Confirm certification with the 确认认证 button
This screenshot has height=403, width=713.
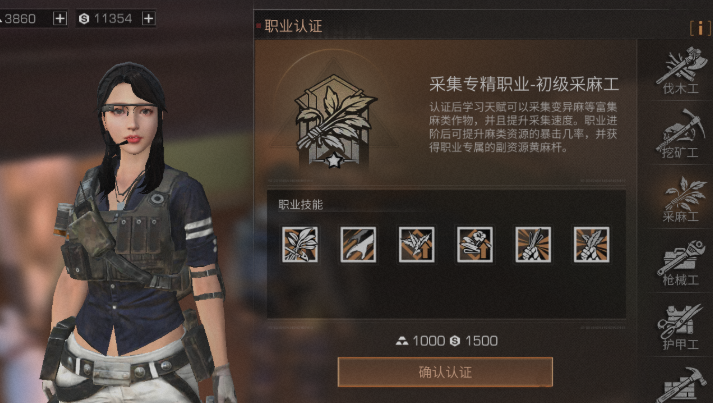(445, 372)
